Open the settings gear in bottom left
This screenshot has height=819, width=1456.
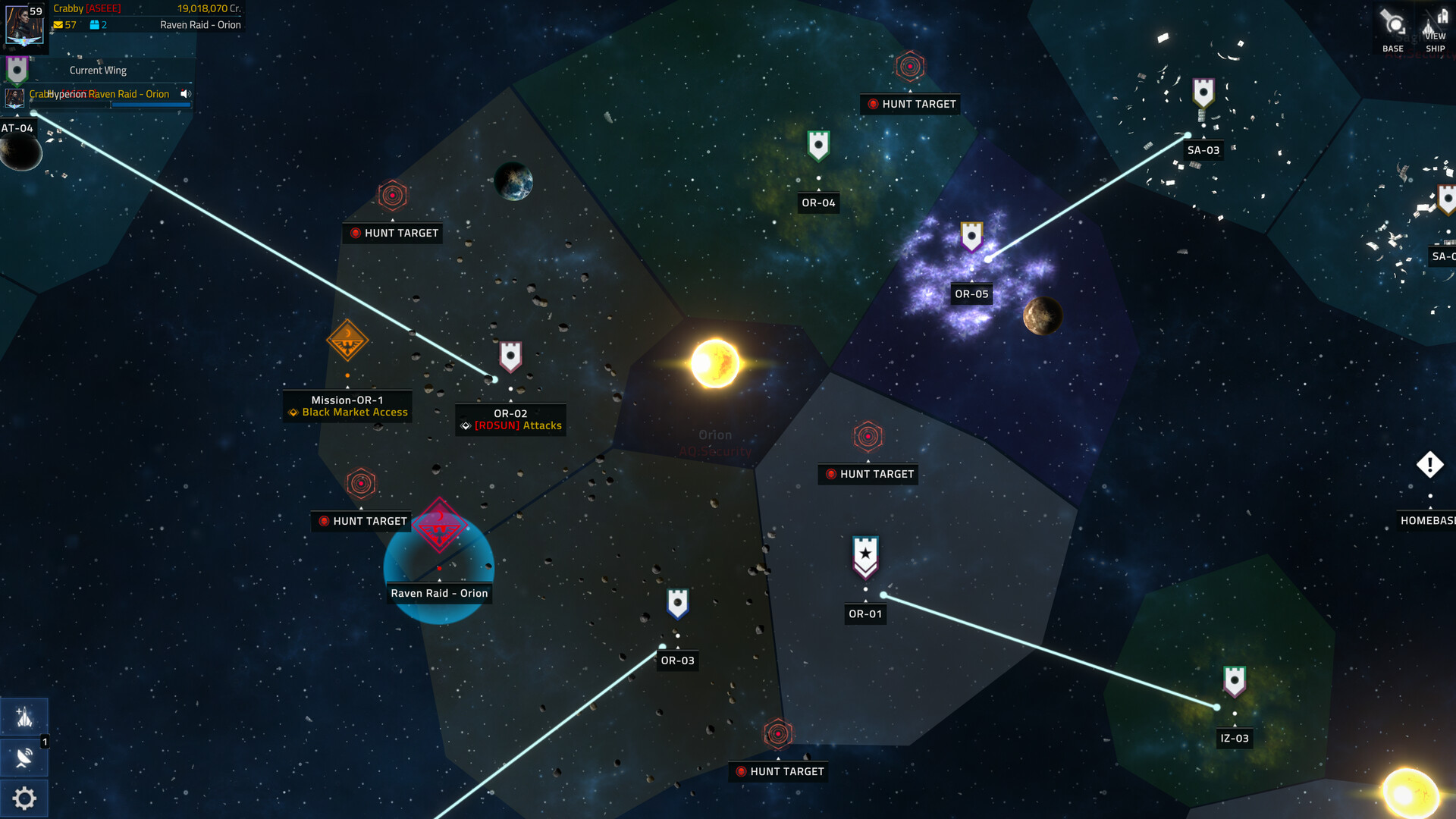(24, 798)
